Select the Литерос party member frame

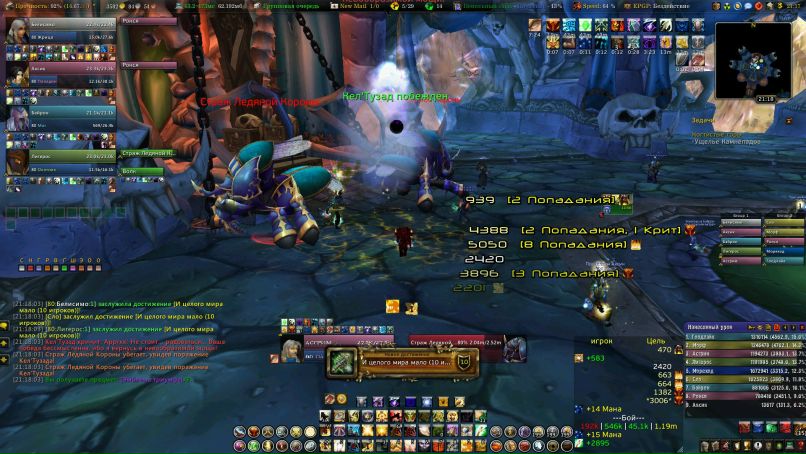click(60, 160)
